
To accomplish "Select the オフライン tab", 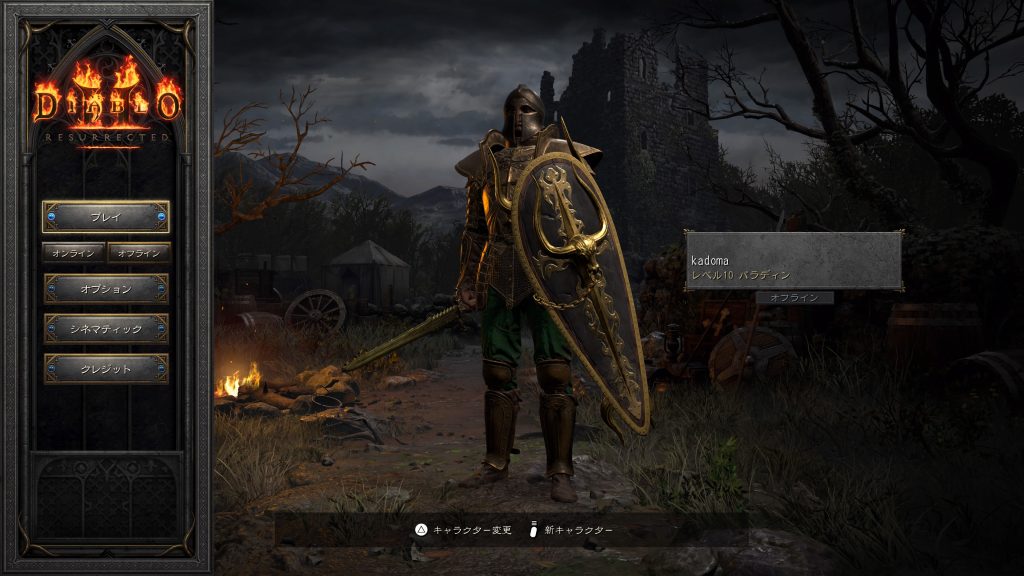I will [139, 253].
